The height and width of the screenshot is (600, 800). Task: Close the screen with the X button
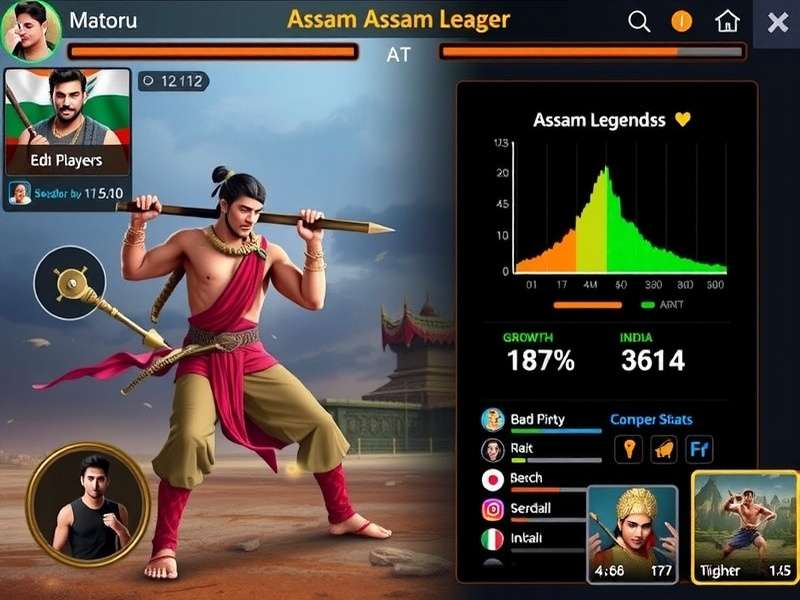(x=777, y=22)
